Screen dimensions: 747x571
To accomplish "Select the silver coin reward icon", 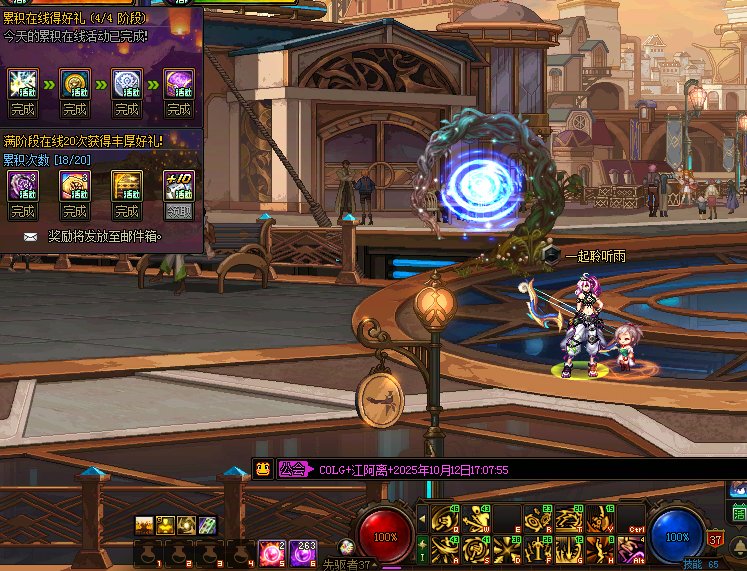I will click(x=126, y=83).
